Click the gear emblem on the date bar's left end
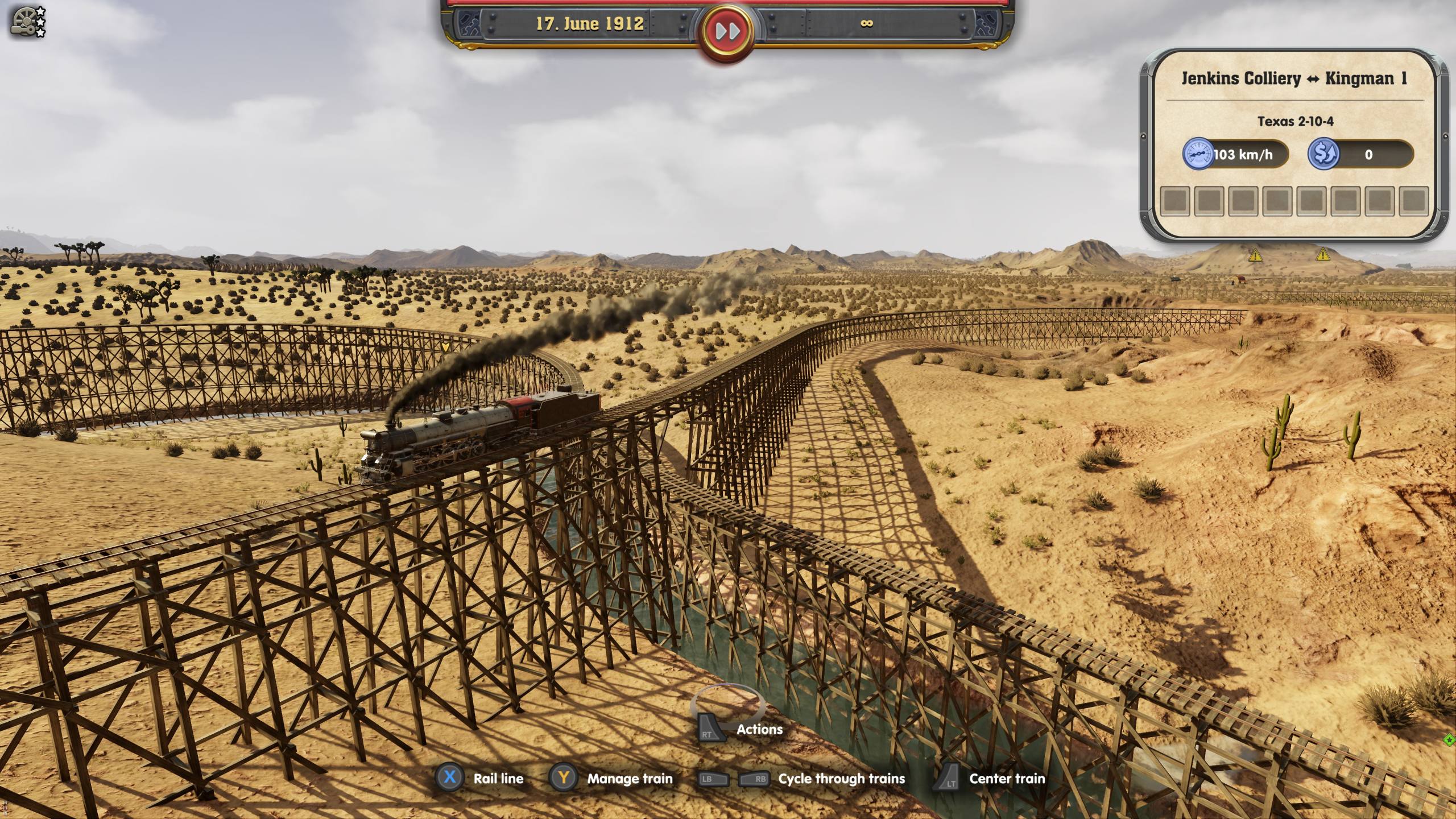 click(x=468, y=24)
